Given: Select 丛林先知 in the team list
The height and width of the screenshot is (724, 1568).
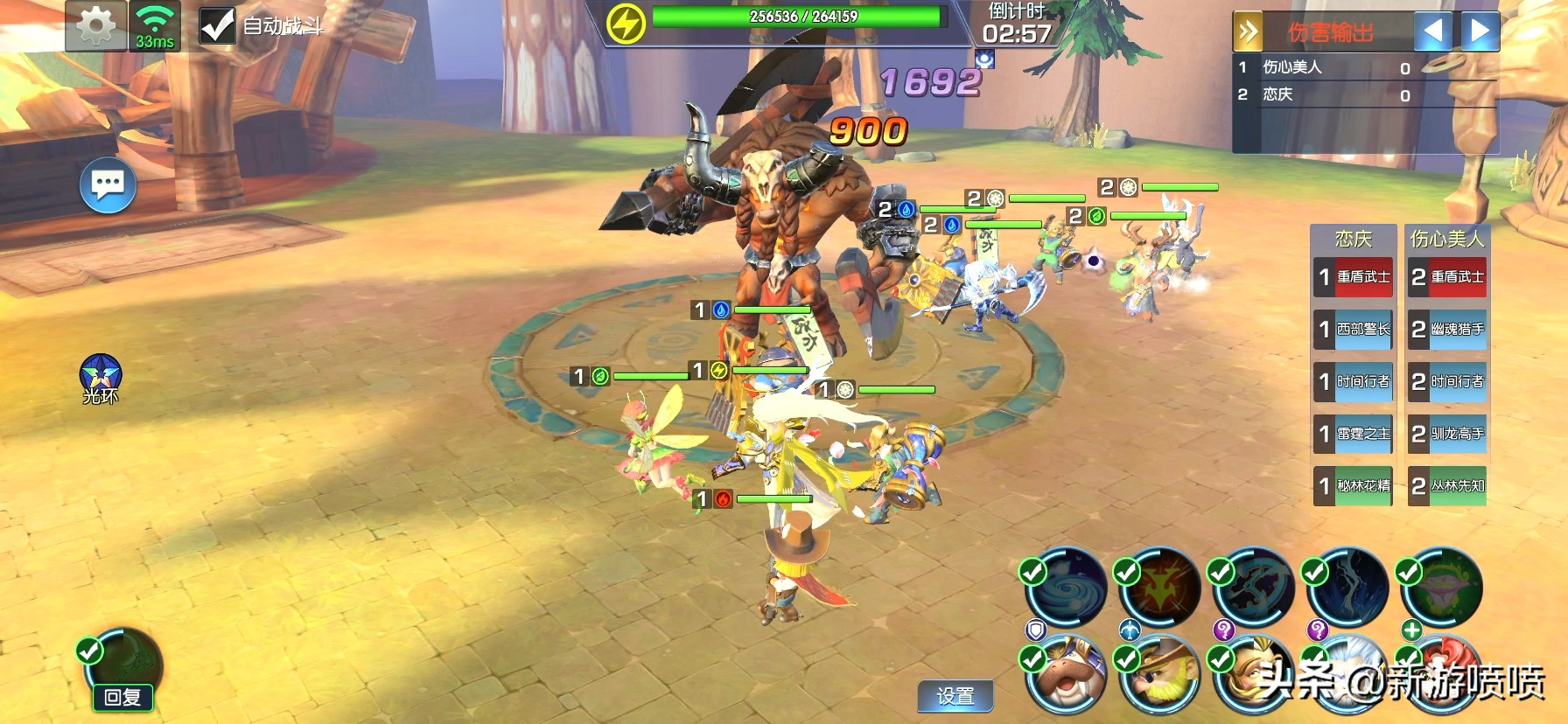Looking at the screenshot, I should (1447, 486).
